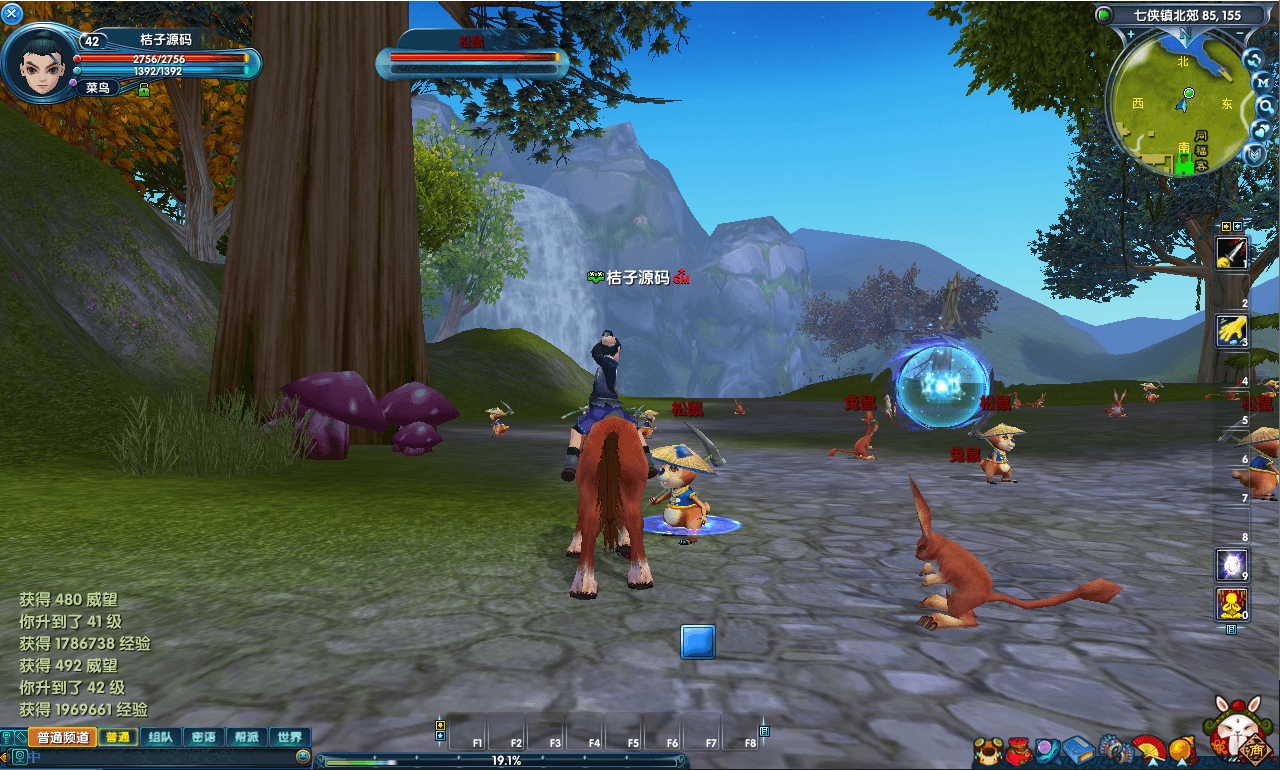This screenshot has height=770, width=1280.
Task: Zoom in the minimap with plus button
Action: click(1130, 34)
